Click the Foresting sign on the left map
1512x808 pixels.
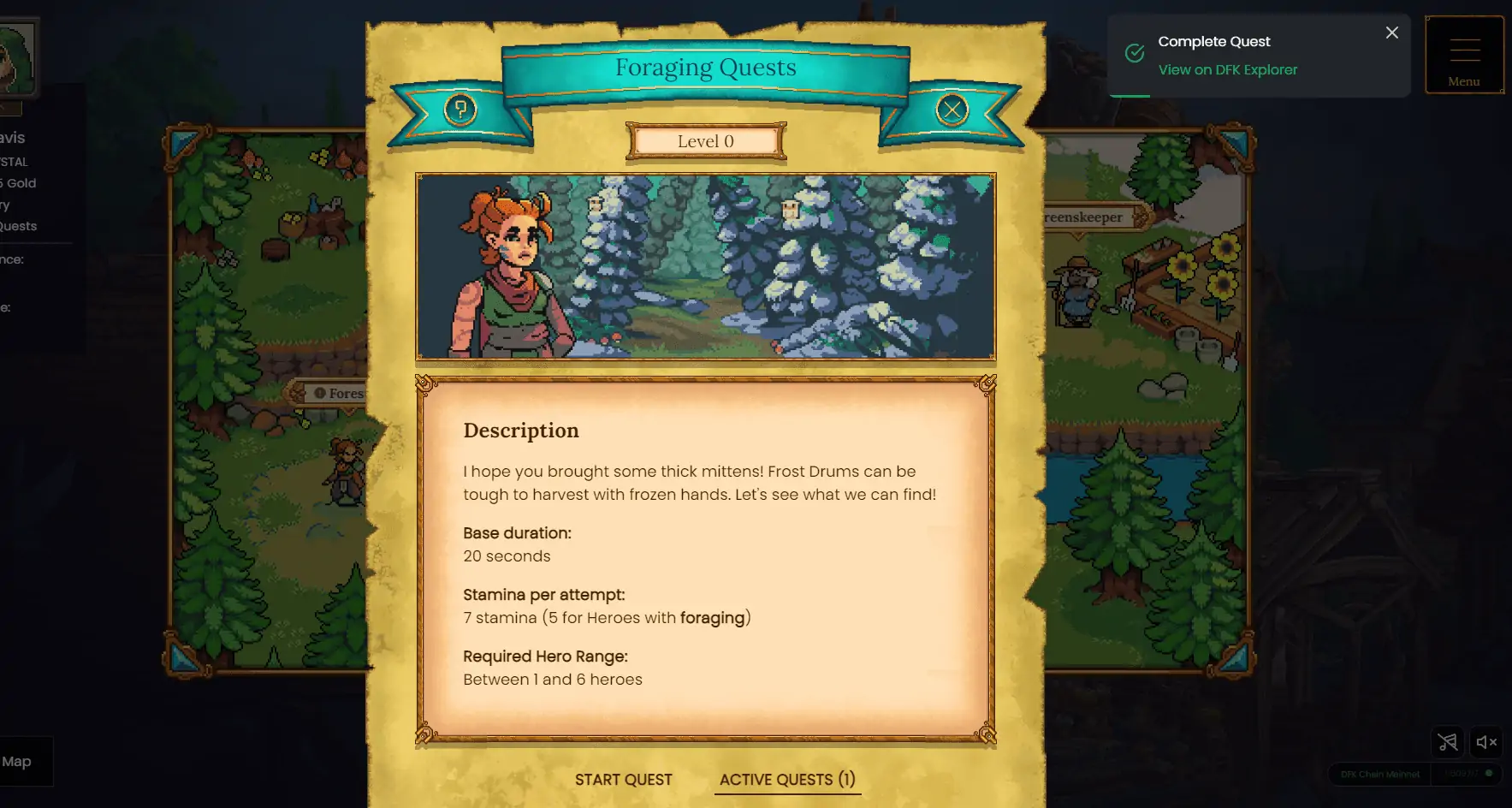[x=334, y=393]
